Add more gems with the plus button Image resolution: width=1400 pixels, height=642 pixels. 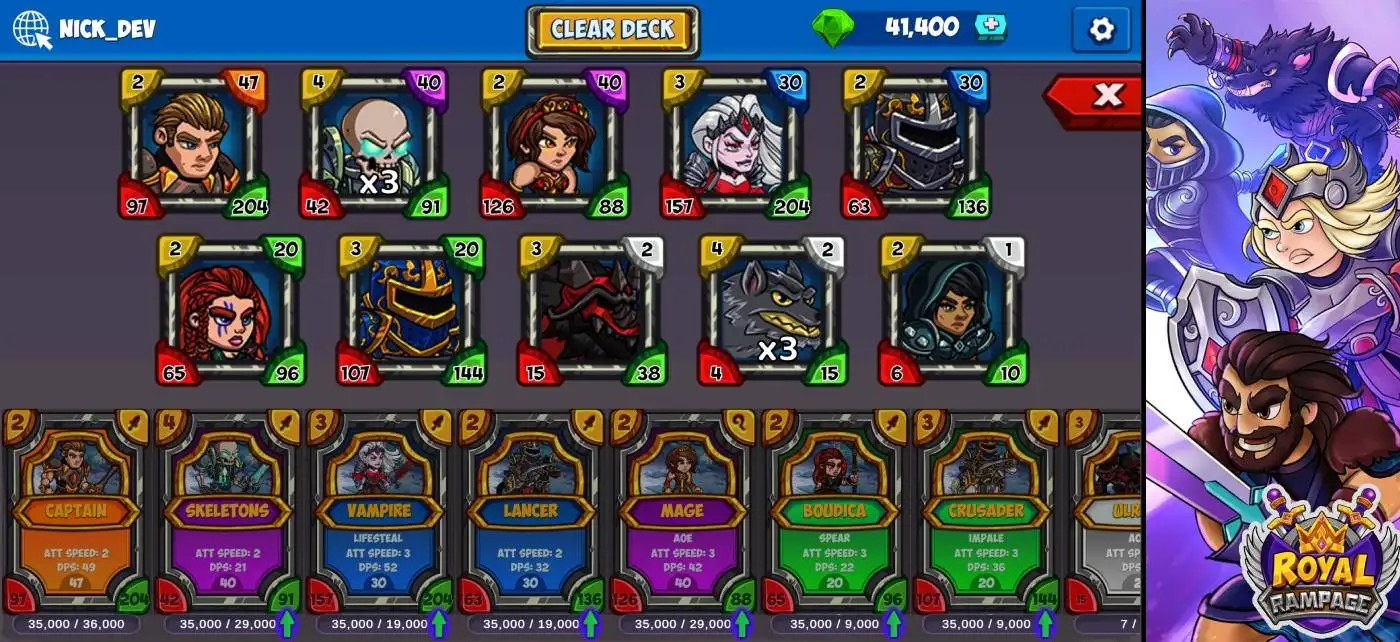pyautogui.click(x=990, y=28)
